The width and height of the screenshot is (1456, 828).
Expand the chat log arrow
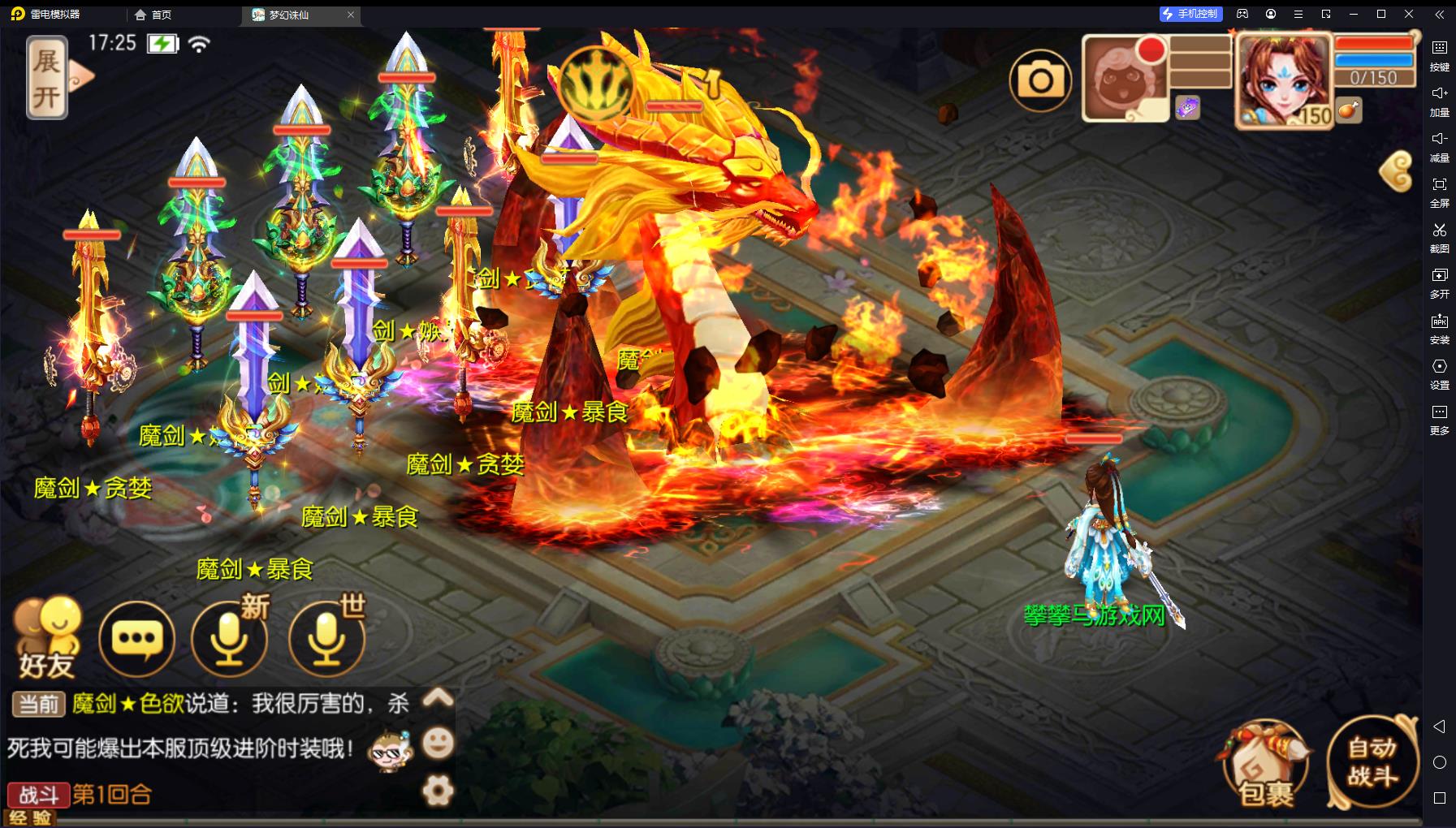438,698
